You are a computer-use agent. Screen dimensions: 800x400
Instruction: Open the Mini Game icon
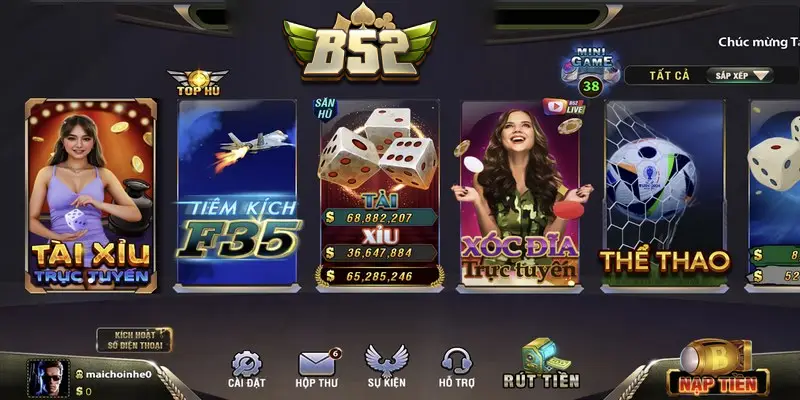click(x=589, y=69)
